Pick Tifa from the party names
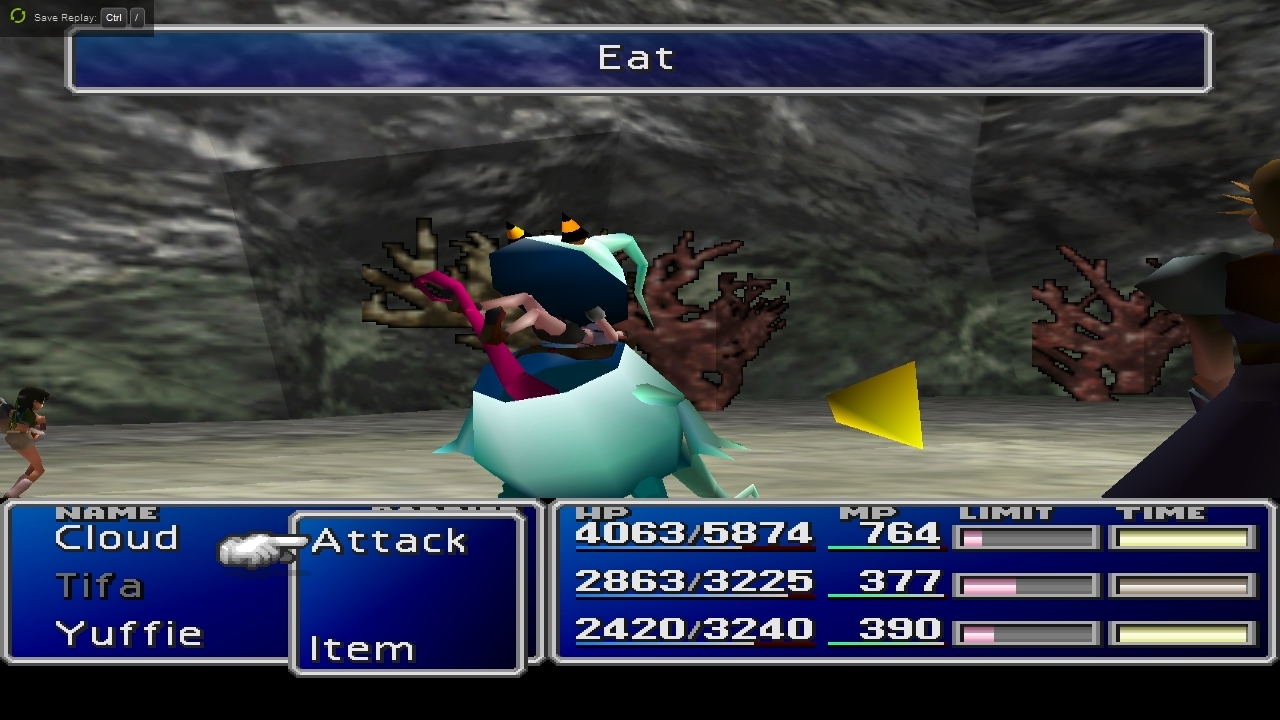Screen dimensions: 1280x720 99,586
